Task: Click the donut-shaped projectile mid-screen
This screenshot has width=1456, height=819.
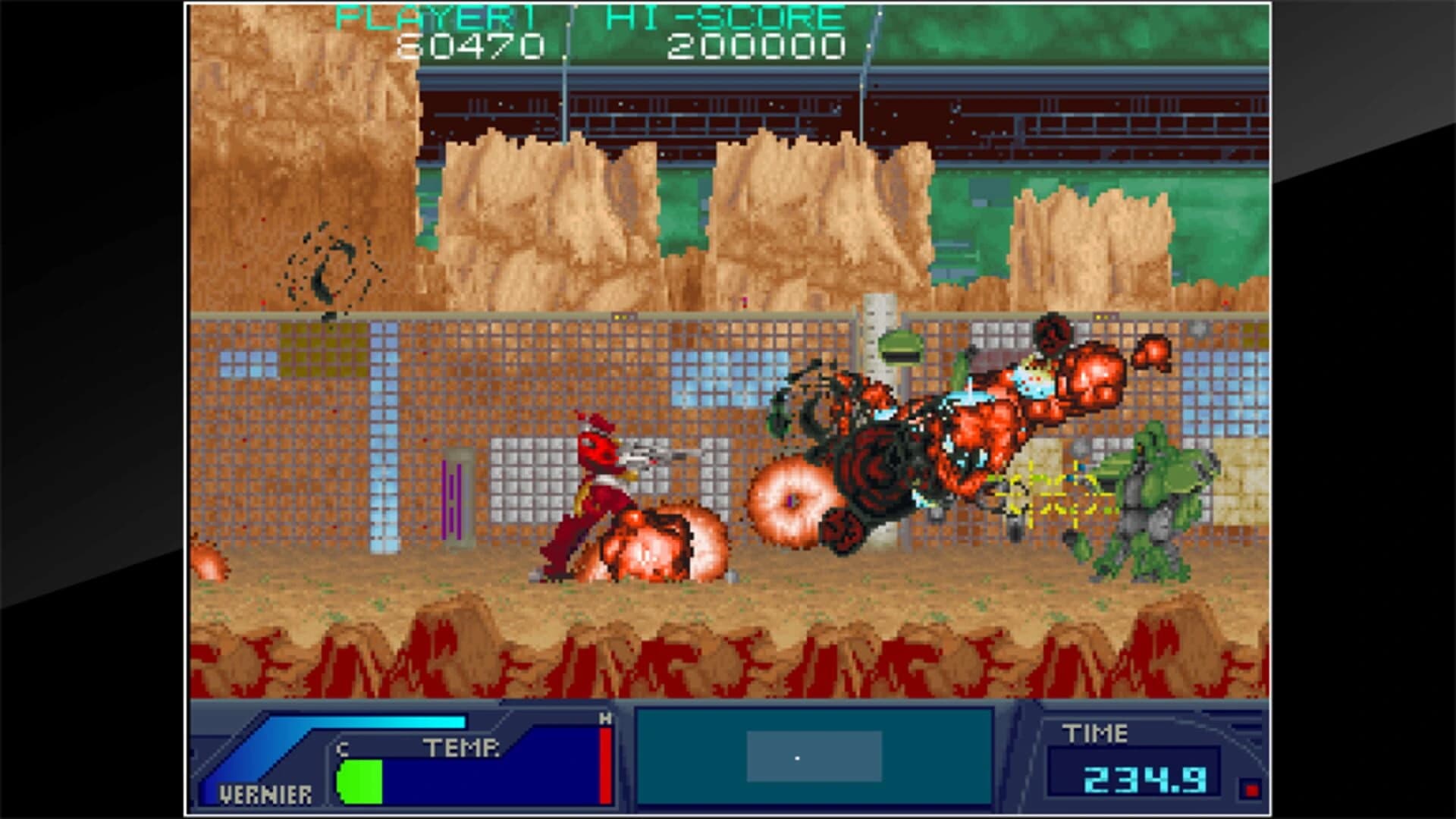Action: pyautogui.click(x=792, y=500)
